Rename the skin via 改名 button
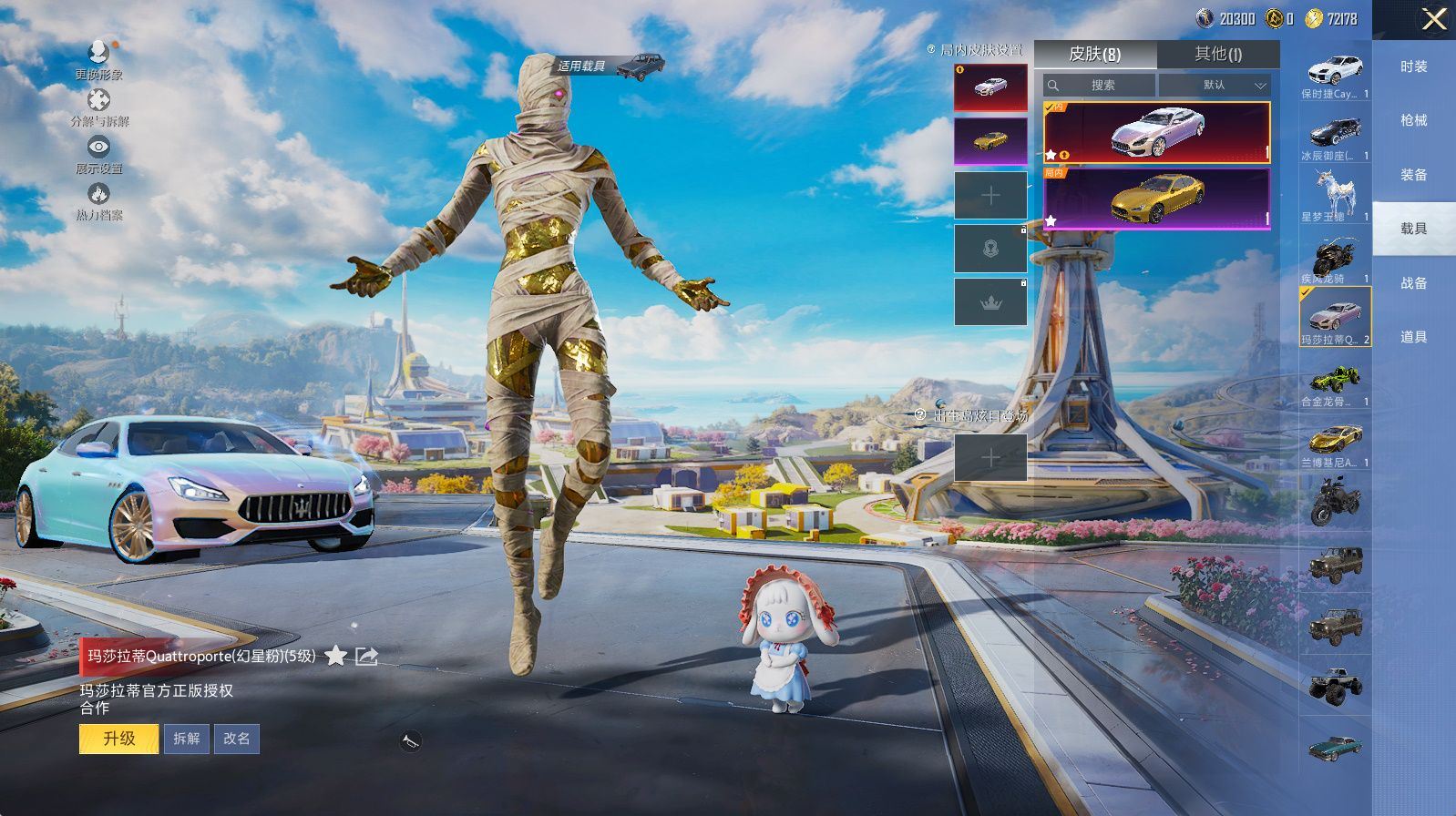This screenshot has height=816, width=1456. tap(236, 739)
